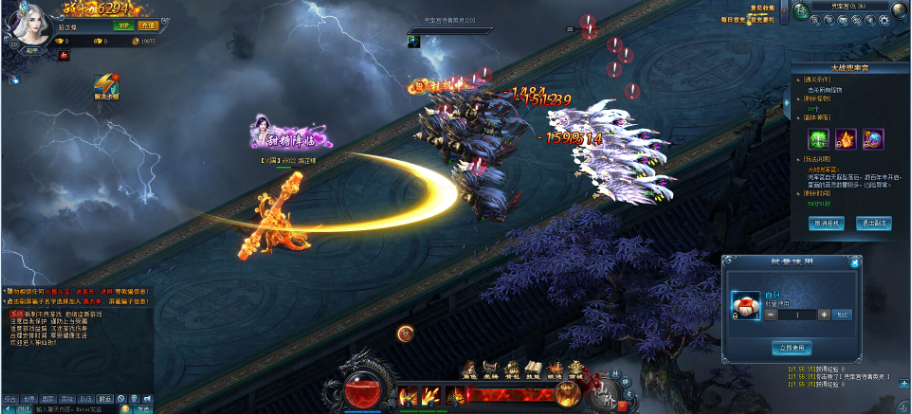The width and height of the screenshot is (912, 414).
Task: Select the red pouch item icon
Action: pyautogui.click(x=743, y=304)
